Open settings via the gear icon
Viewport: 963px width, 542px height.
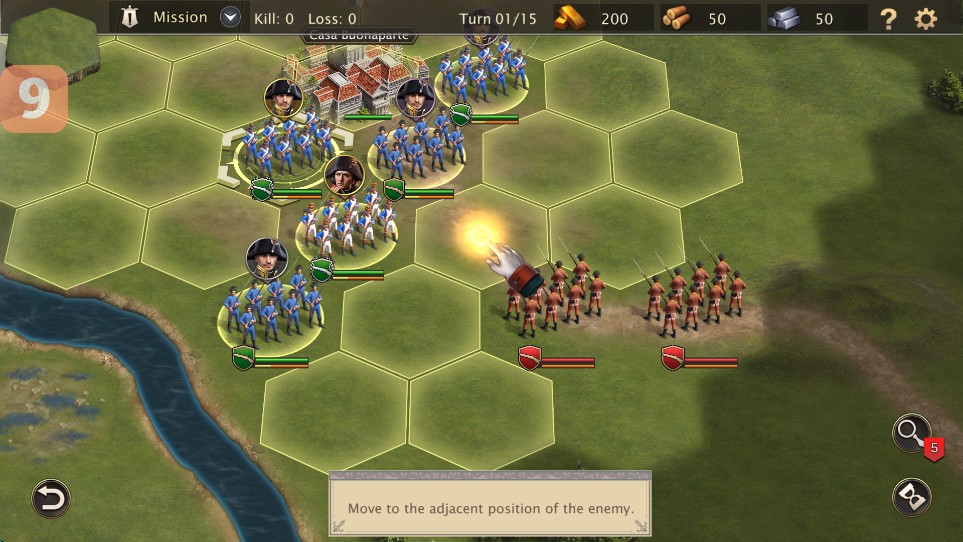(x=926, y=18)
